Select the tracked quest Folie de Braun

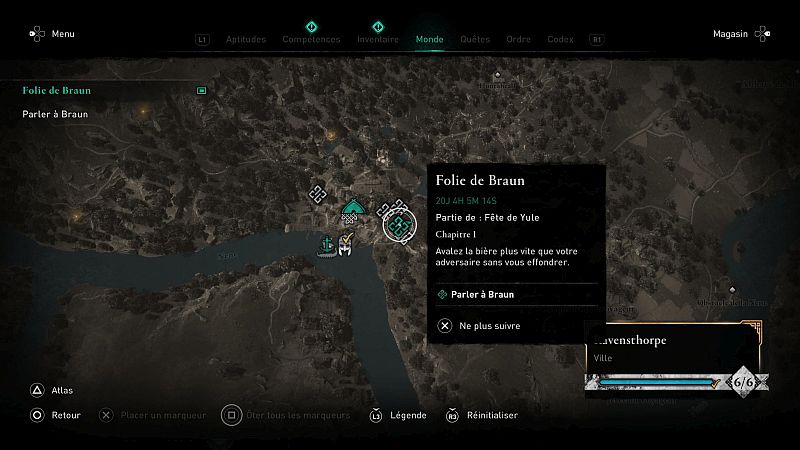click(57, 91)
